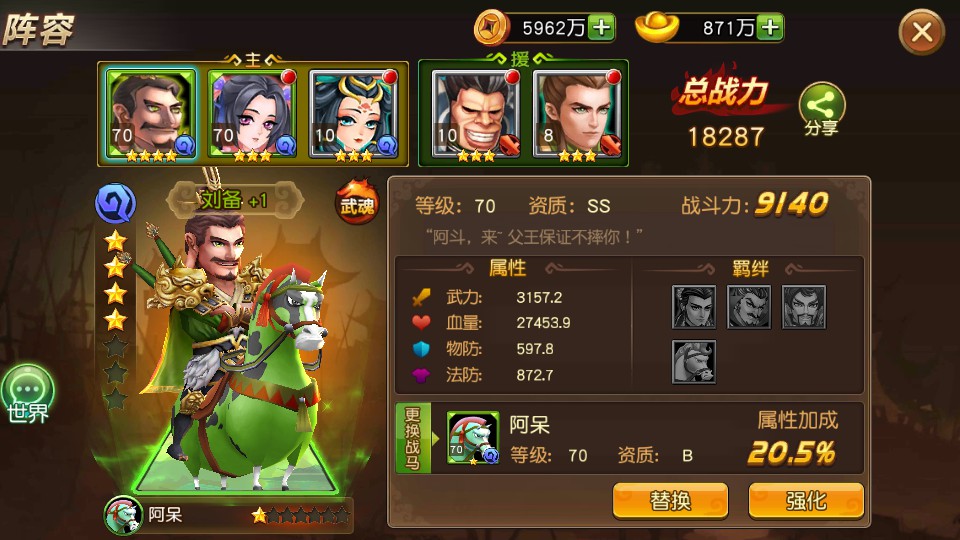This screenshot has width=960, height=540.
Task: Open the 世界 world chat bubble
Action: tap(28, 393)
